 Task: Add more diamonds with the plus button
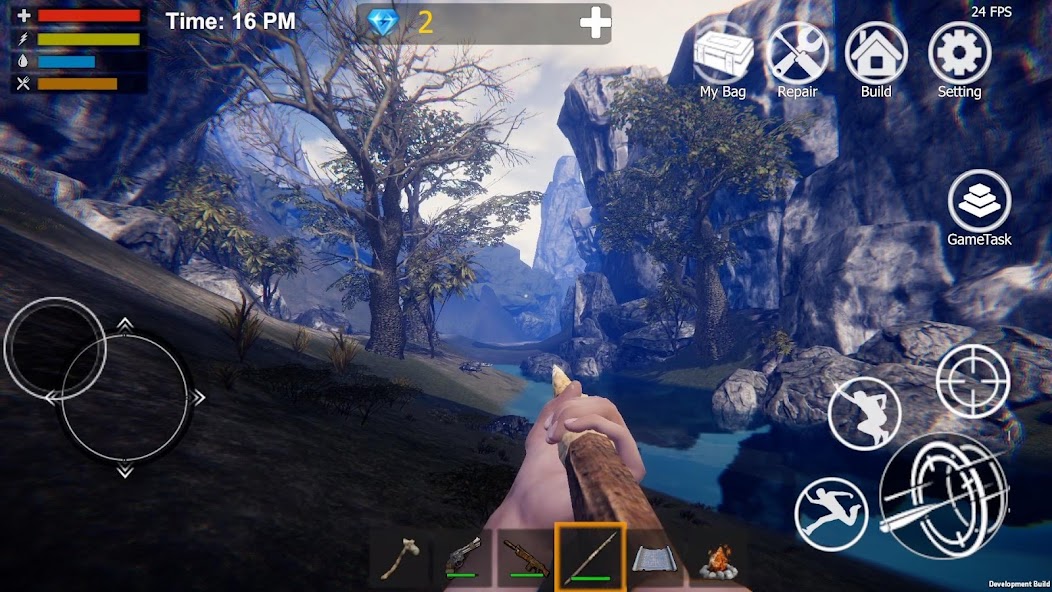pyautogui.click(x=595, y=23)
